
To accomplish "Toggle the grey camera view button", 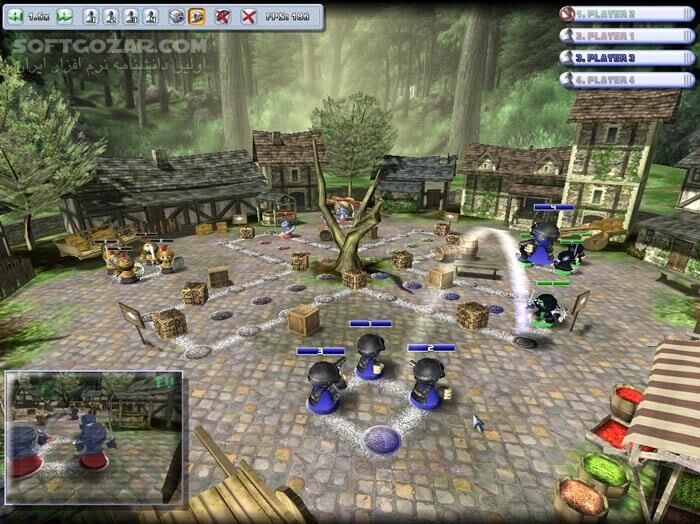I will point(176,16).
